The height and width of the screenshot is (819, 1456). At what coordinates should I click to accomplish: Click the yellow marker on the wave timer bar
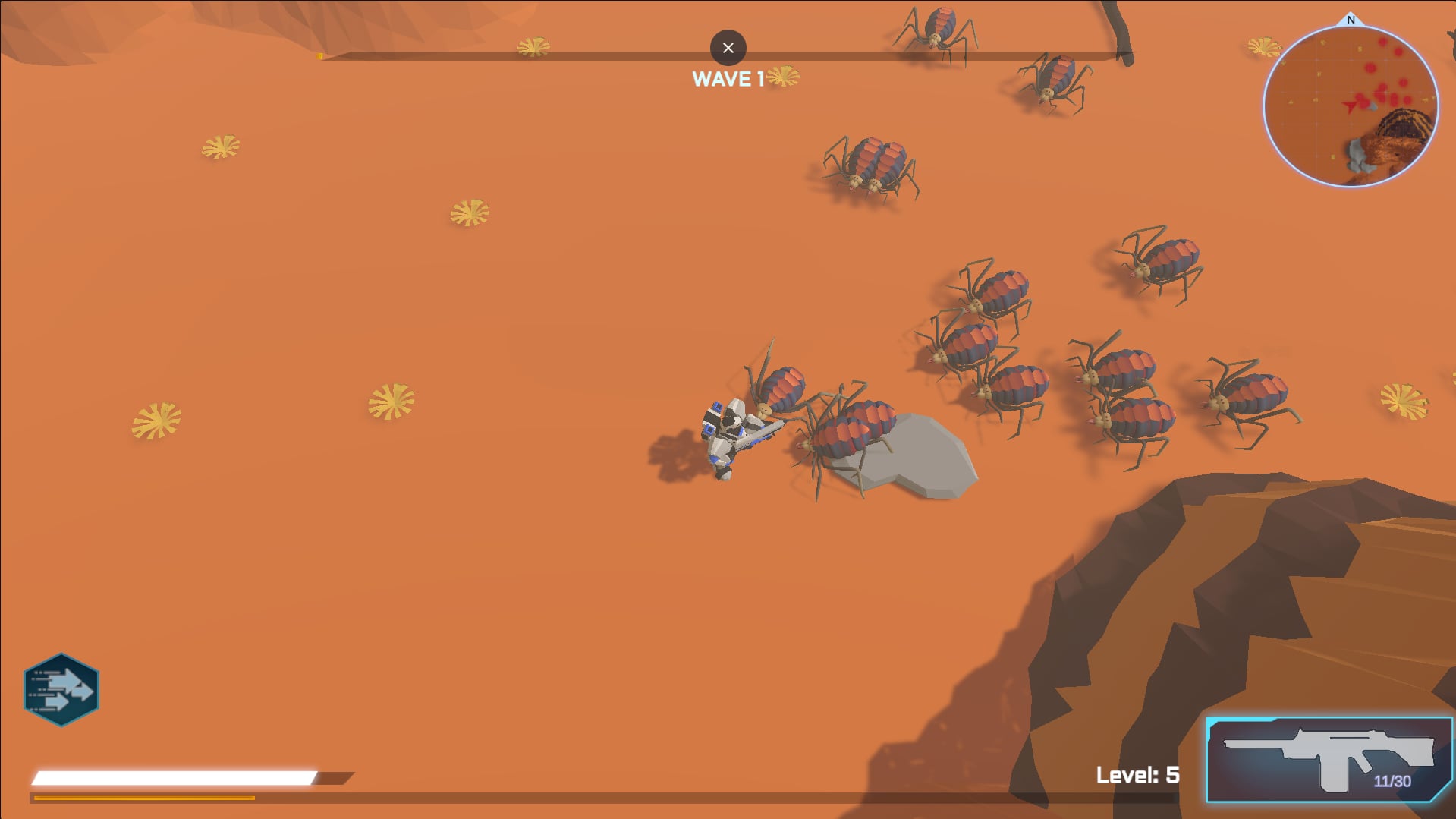pos(321,55)
